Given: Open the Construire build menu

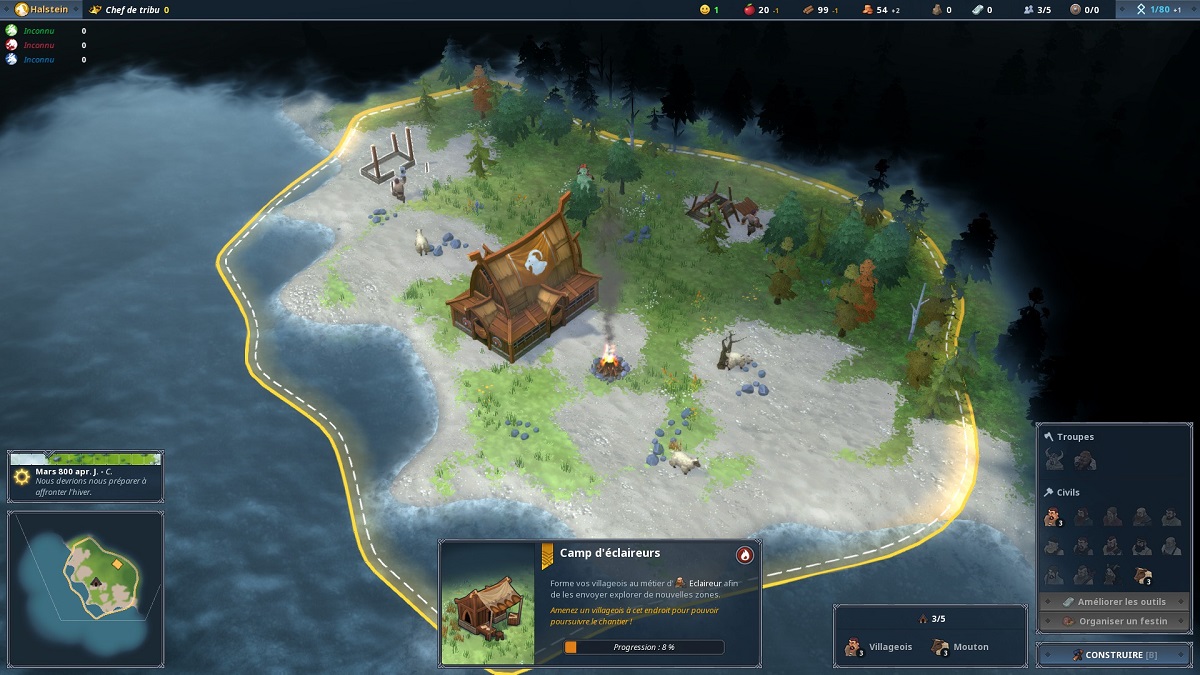Looking at the screenshot, I should [x=1114, y=655].
